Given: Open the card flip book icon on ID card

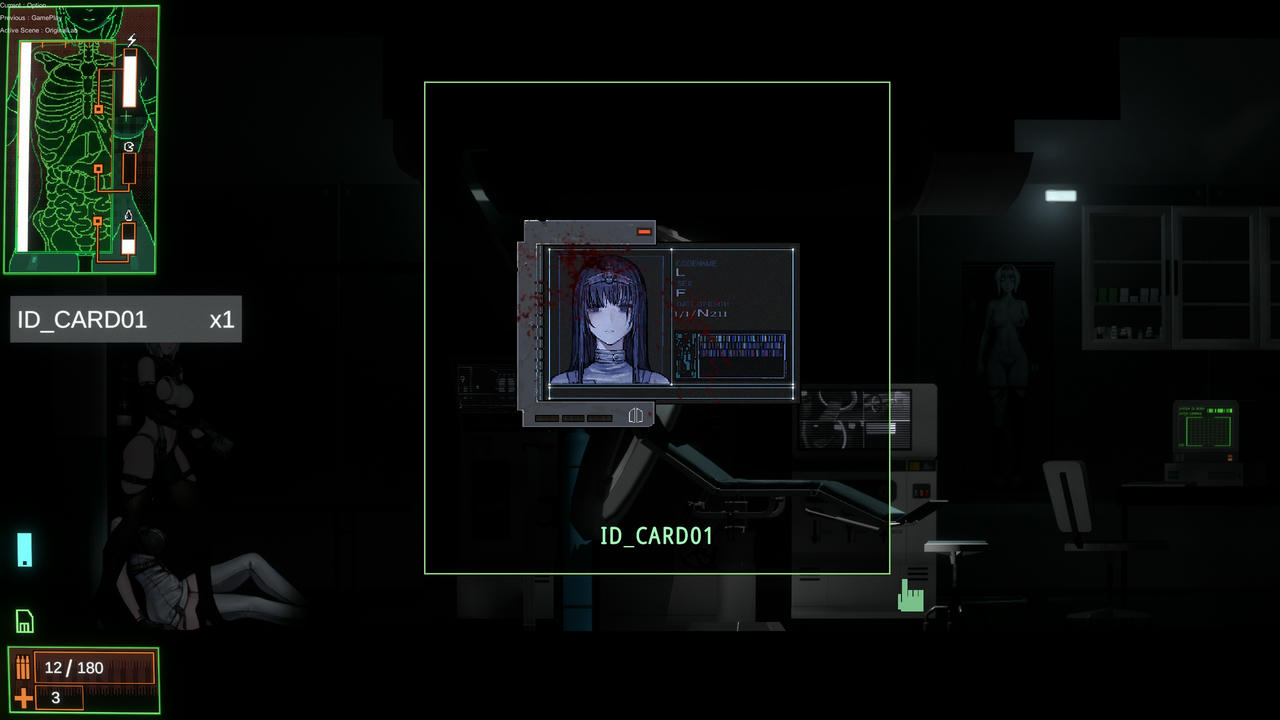Looking at the screenshot, I should point(636,415).
